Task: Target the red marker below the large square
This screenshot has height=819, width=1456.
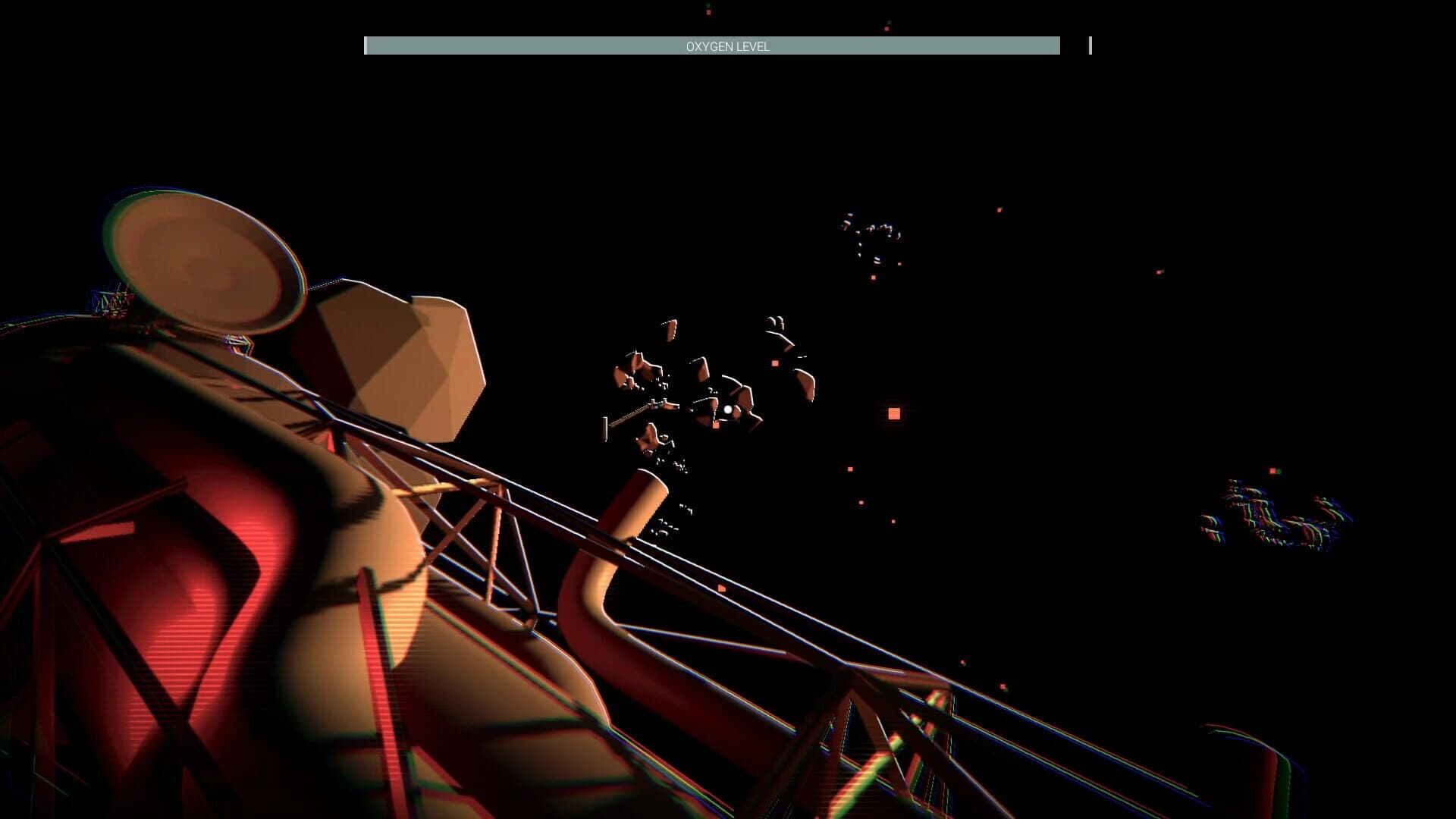Action: (x=851, y=471)
